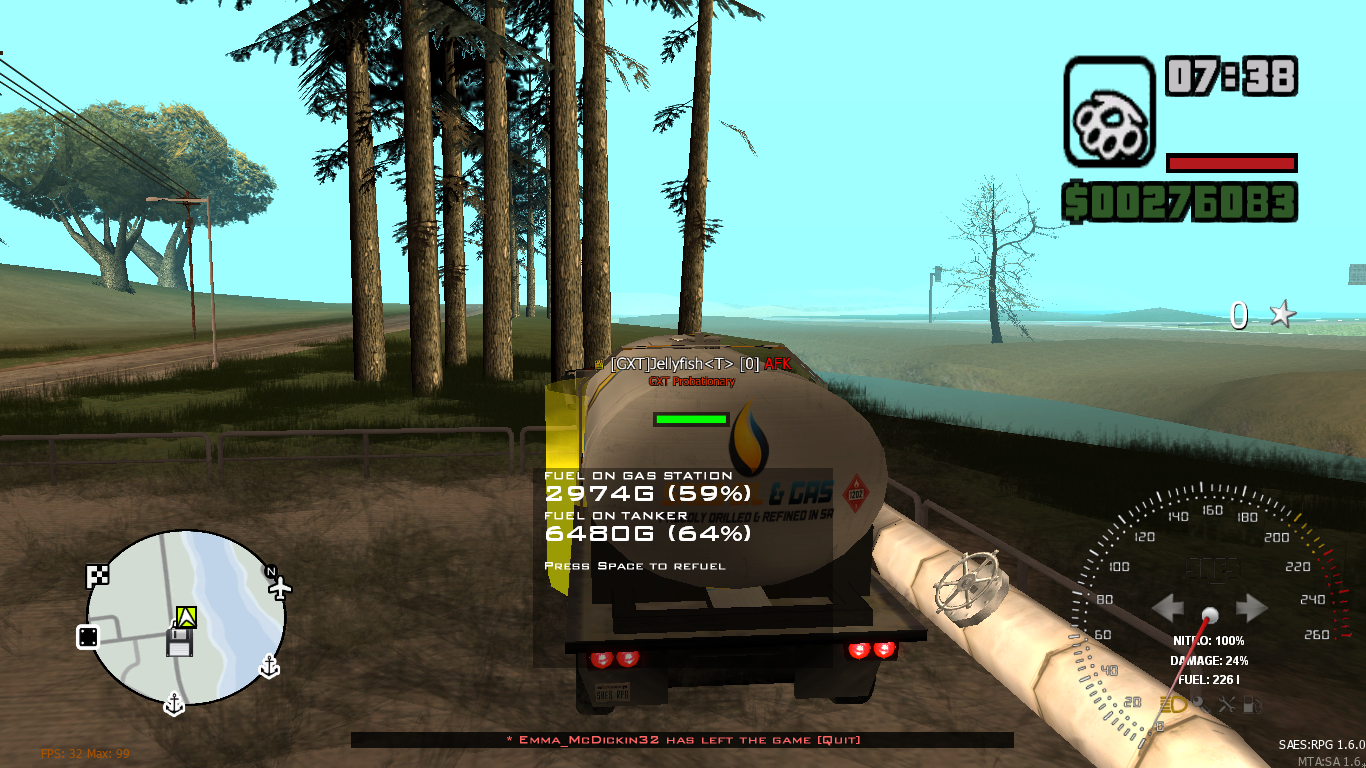Select the yellow player arrow on the minimap
The width and height of the screenshot is (1366, 768).
coord(186,615)
